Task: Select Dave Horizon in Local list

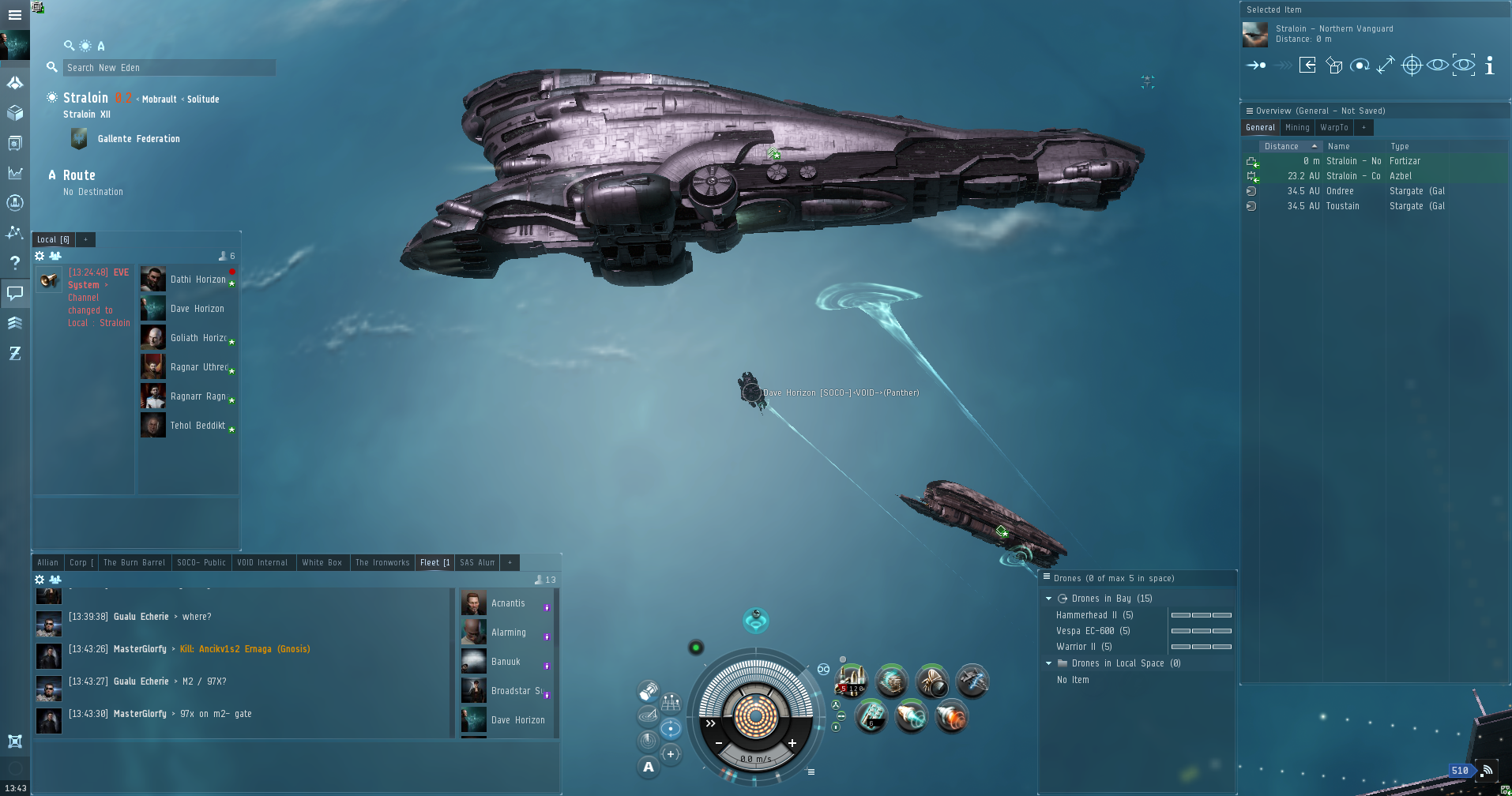Action: click(x=197, y=309)
